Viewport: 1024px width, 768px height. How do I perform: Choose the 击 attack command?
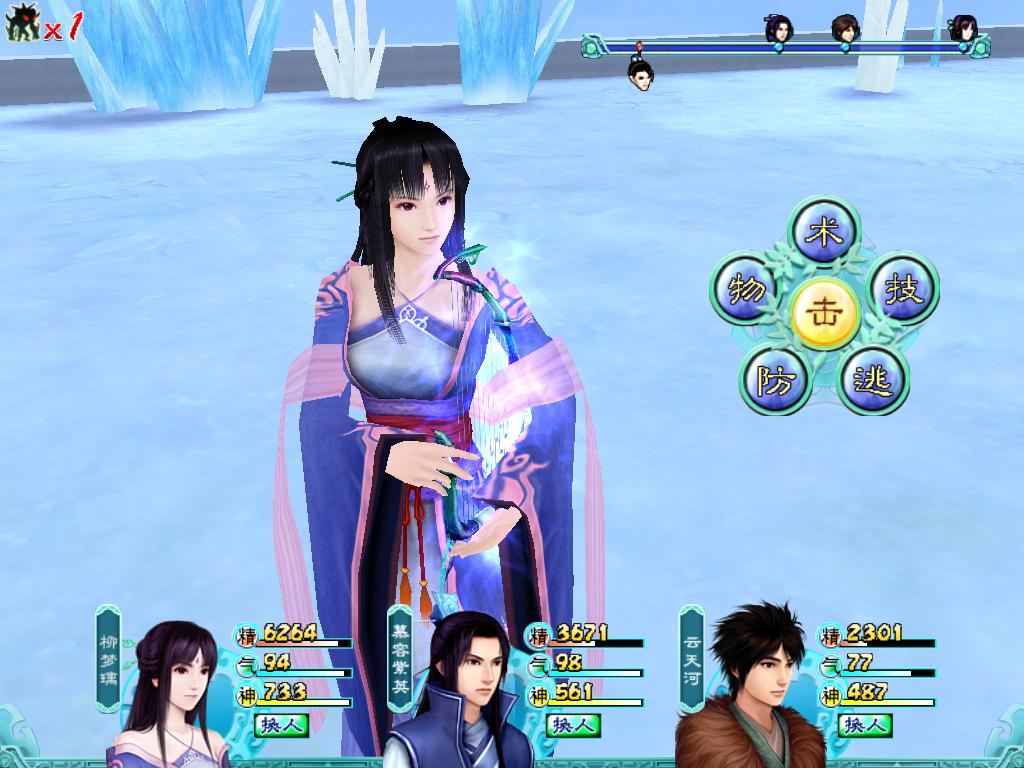click(x=825, y=311)
